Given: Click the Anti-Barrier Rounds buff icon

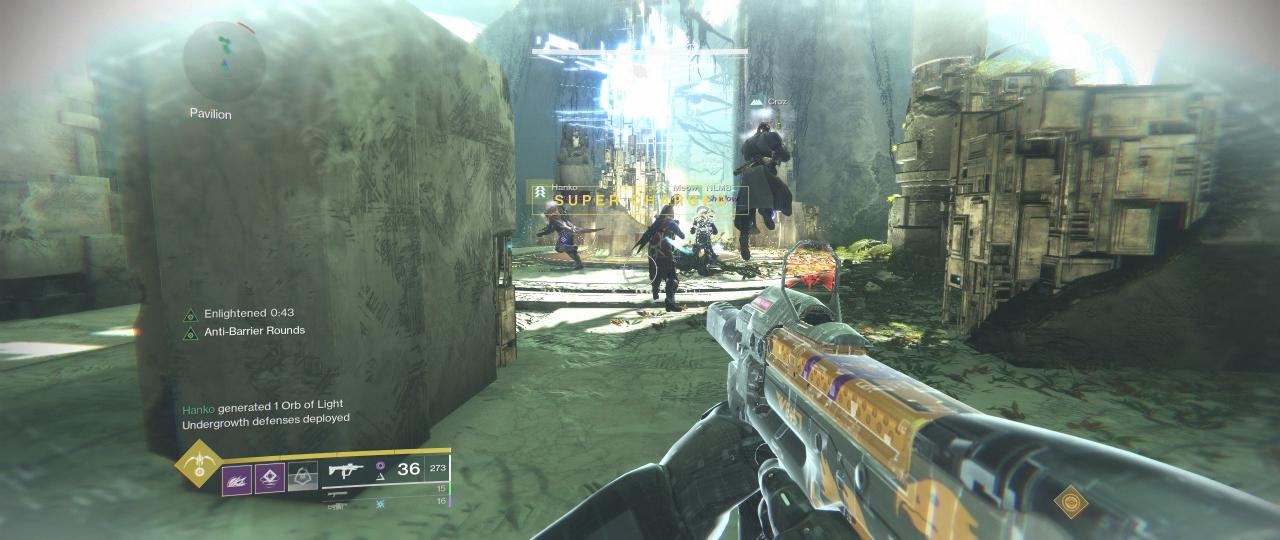Looking at the screenshot, I should [x=190, y=332].
